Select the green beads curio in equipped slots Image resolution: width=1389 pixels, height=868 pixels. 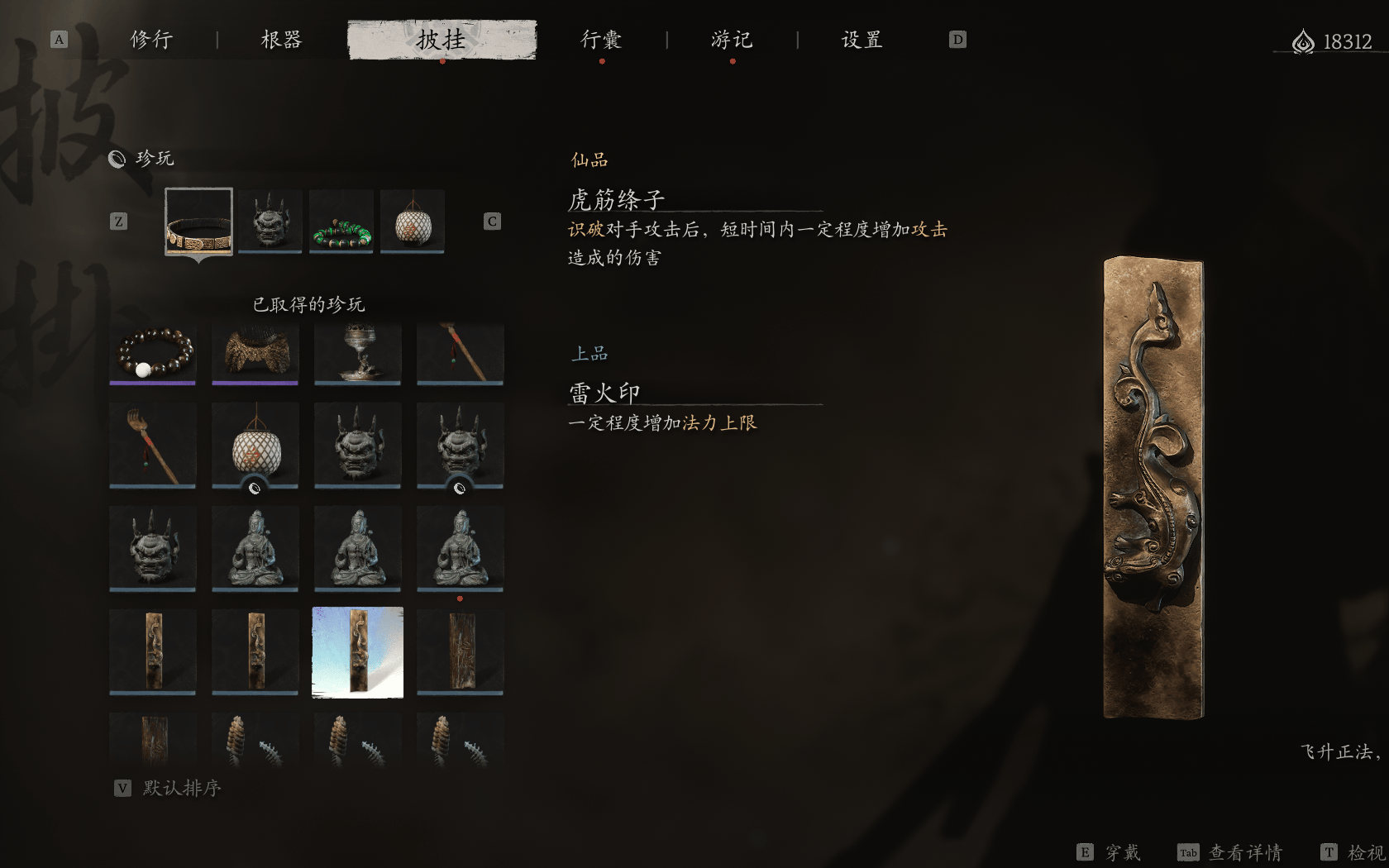pyautogui.click(x=341, y=220)
